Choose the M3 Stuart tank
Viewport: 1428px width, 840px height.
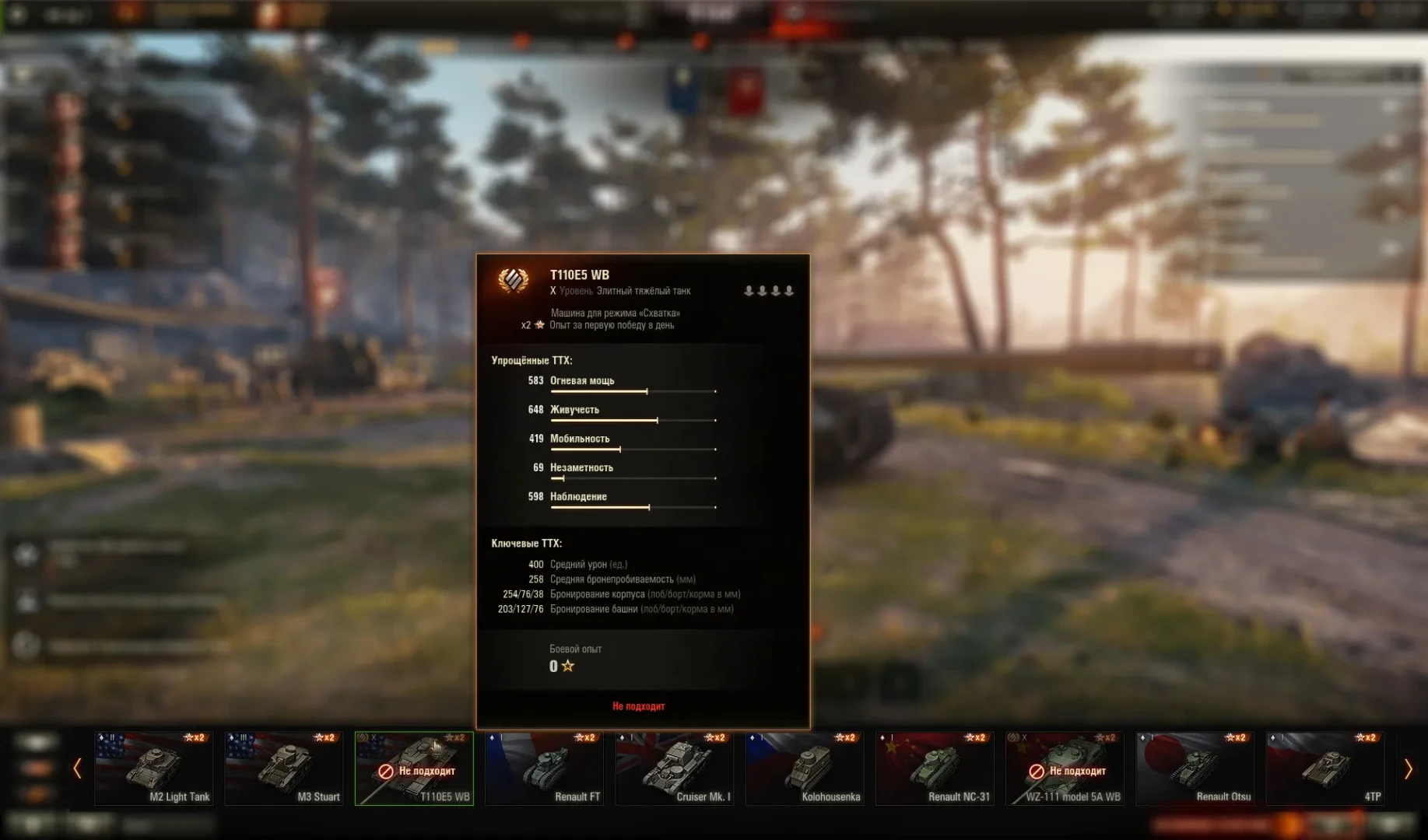click(284, 768)
